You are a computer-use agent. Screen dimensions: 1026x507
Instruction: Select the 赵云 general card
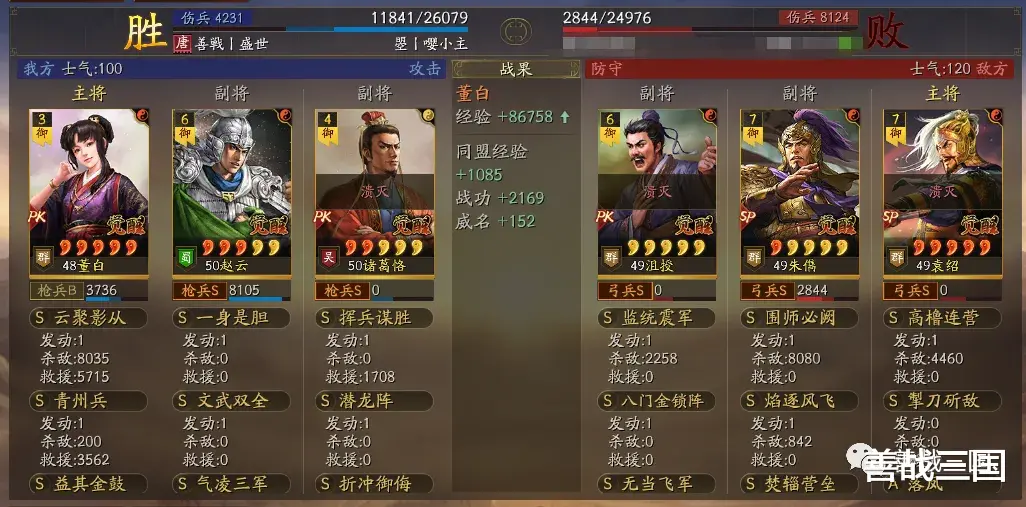[232, 183]
